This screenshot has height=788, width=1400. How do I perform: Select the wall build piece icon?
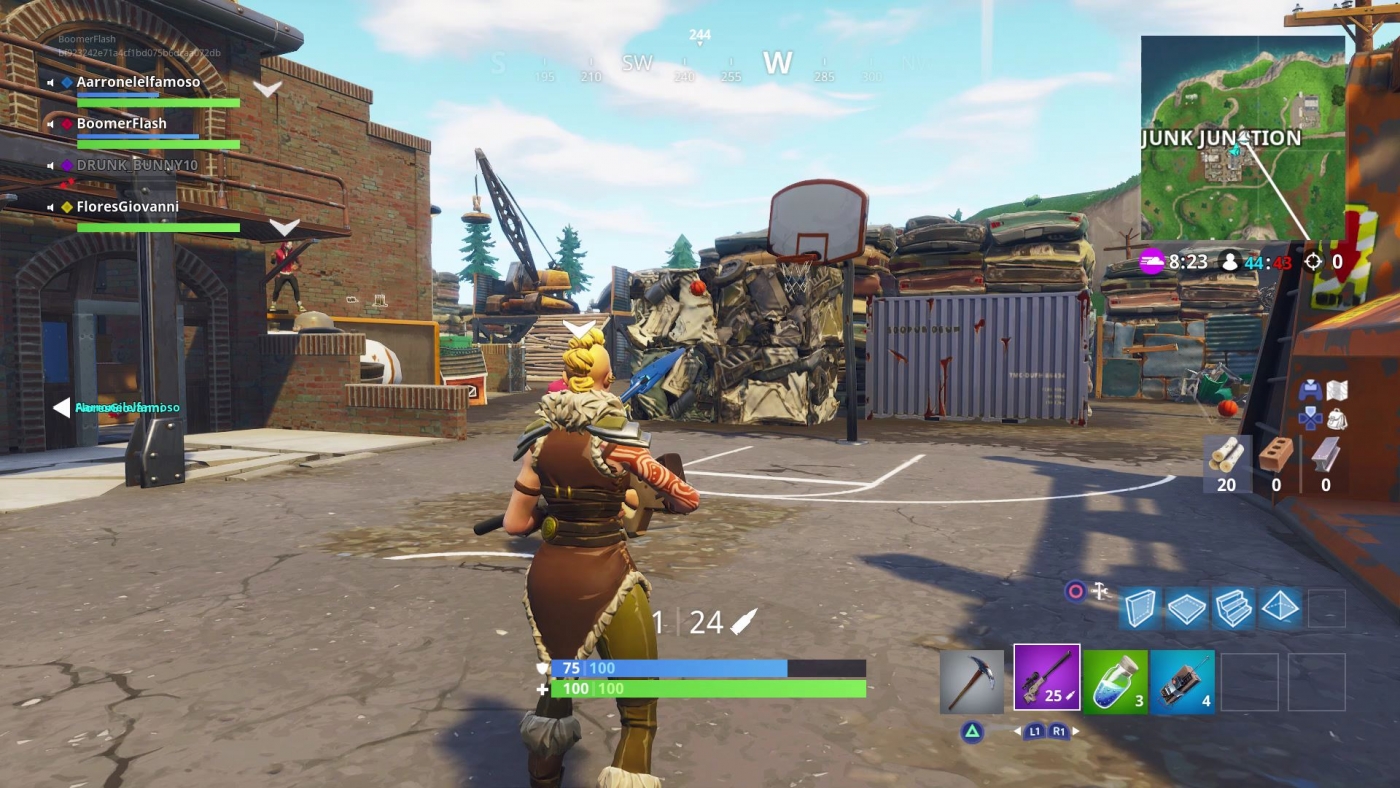(x=1140, y=609)
